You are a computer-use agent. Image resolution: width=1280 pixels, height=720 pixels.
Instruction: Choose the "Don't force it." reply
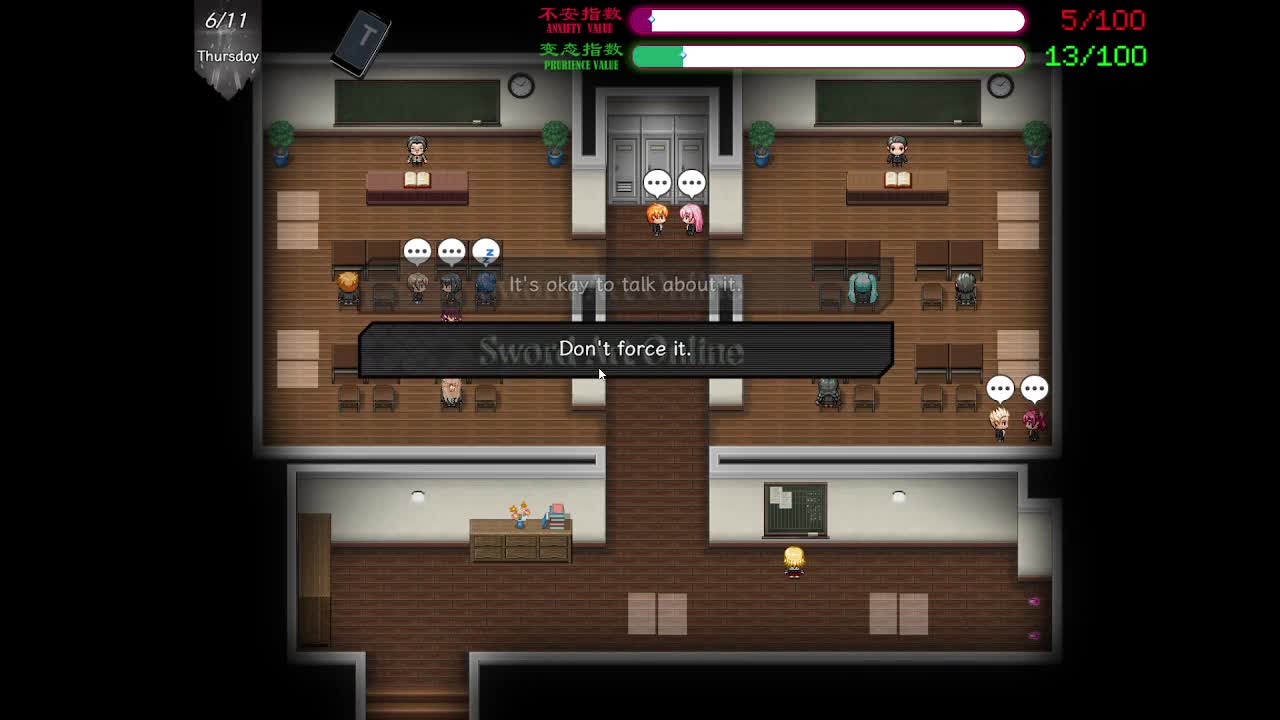click(625, 349)
